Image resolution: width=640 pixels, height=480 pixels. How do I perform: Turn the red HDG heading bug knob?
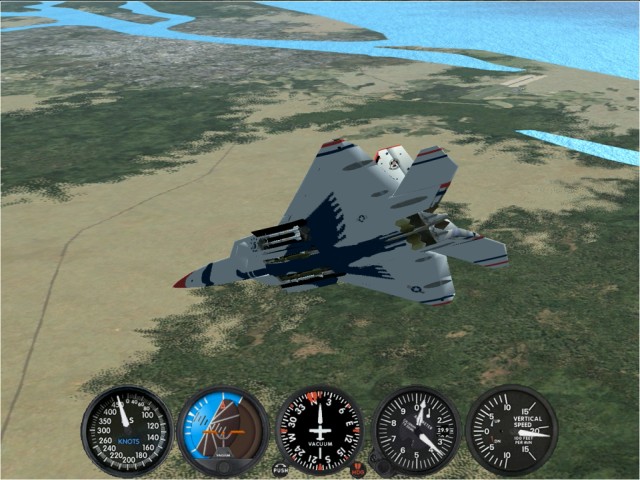[x=358, y=468]
